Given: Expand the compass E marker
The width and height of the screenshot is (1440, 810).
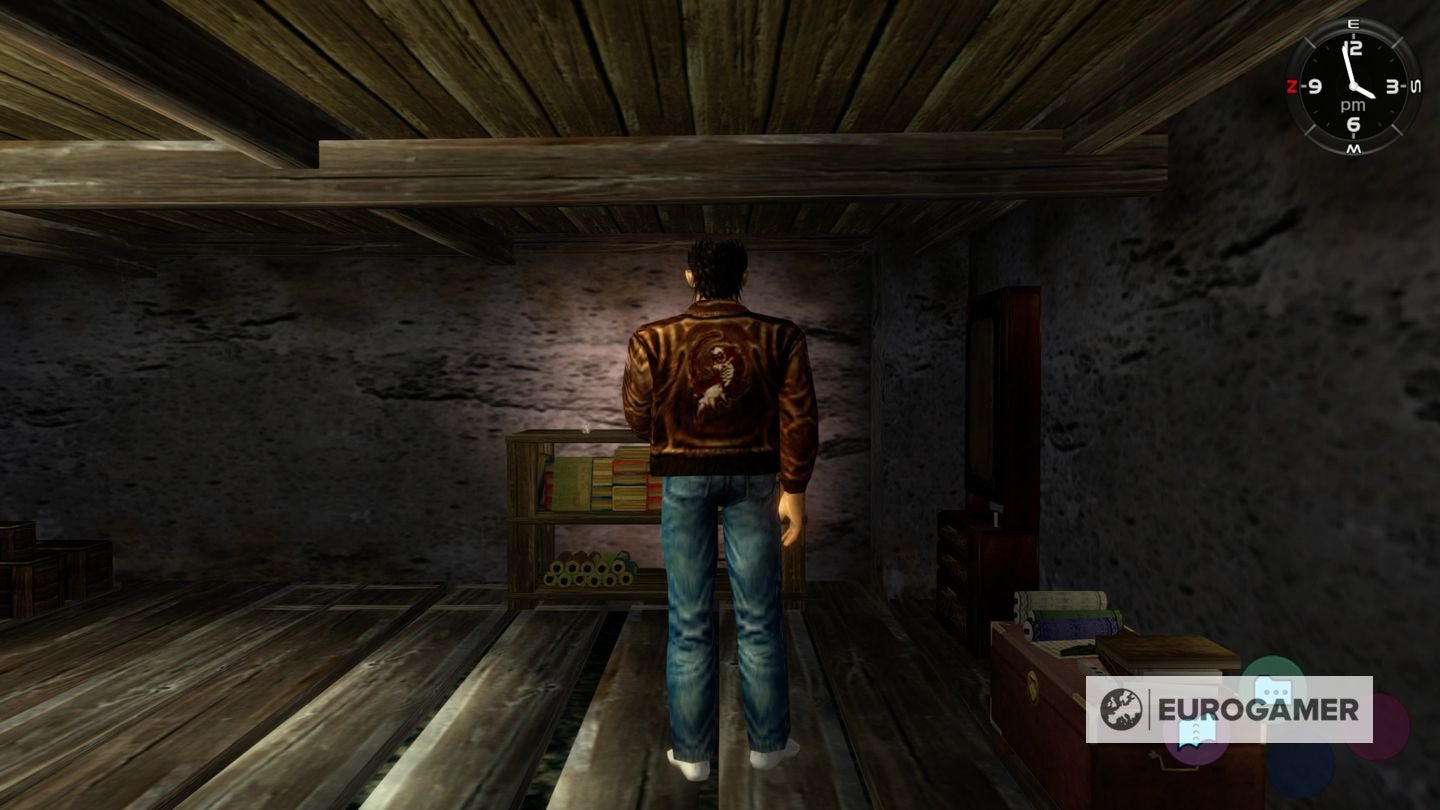Looking at the screenshot, I should pyautogui.click(x=1353, y=23).
